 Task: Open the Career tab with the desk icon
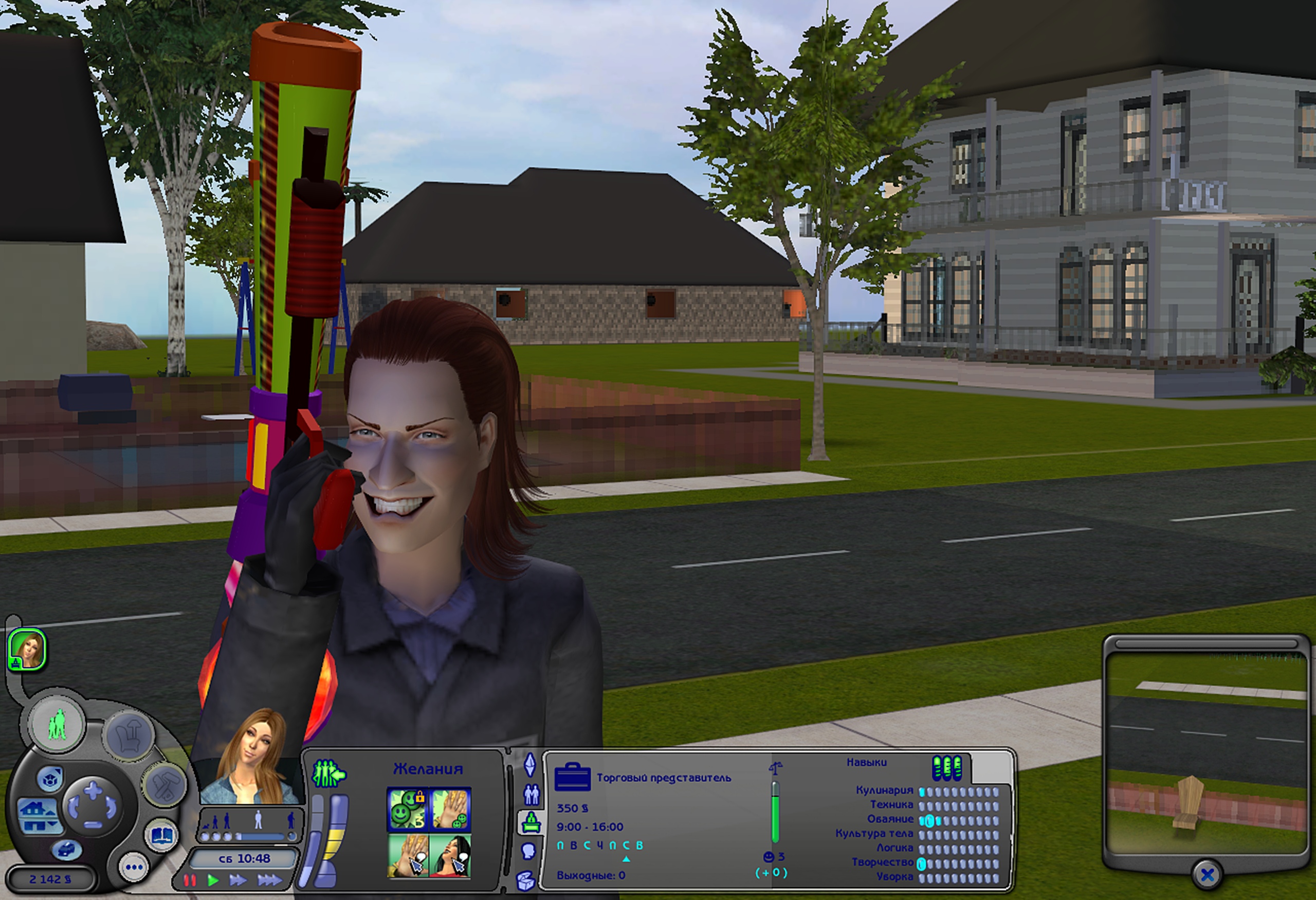[x=530, y=821]
